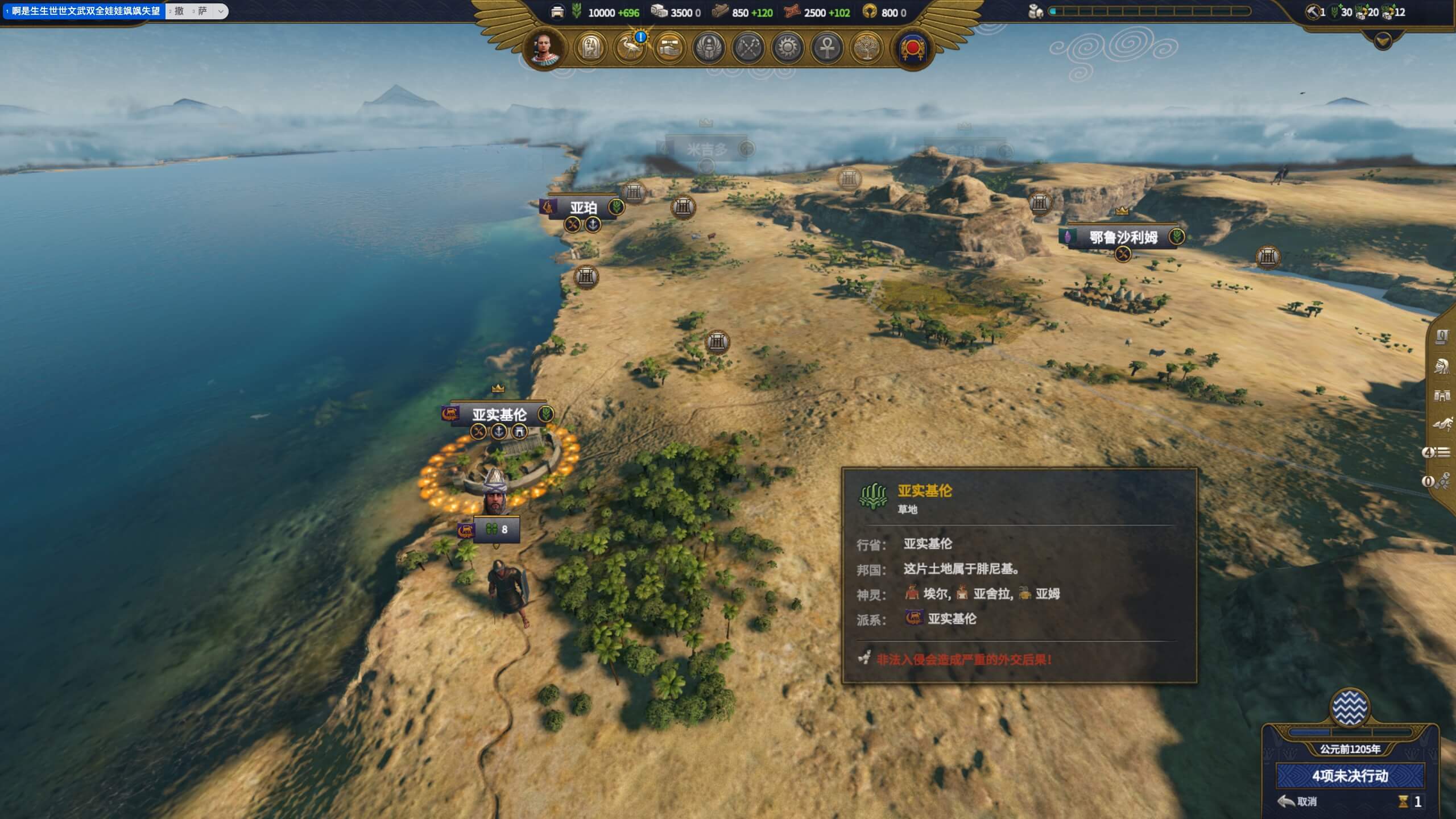Click the 4项未决行动 pending actions button
The image size is (1456, 819).
pyautogui.click(x=1350, y=776)
